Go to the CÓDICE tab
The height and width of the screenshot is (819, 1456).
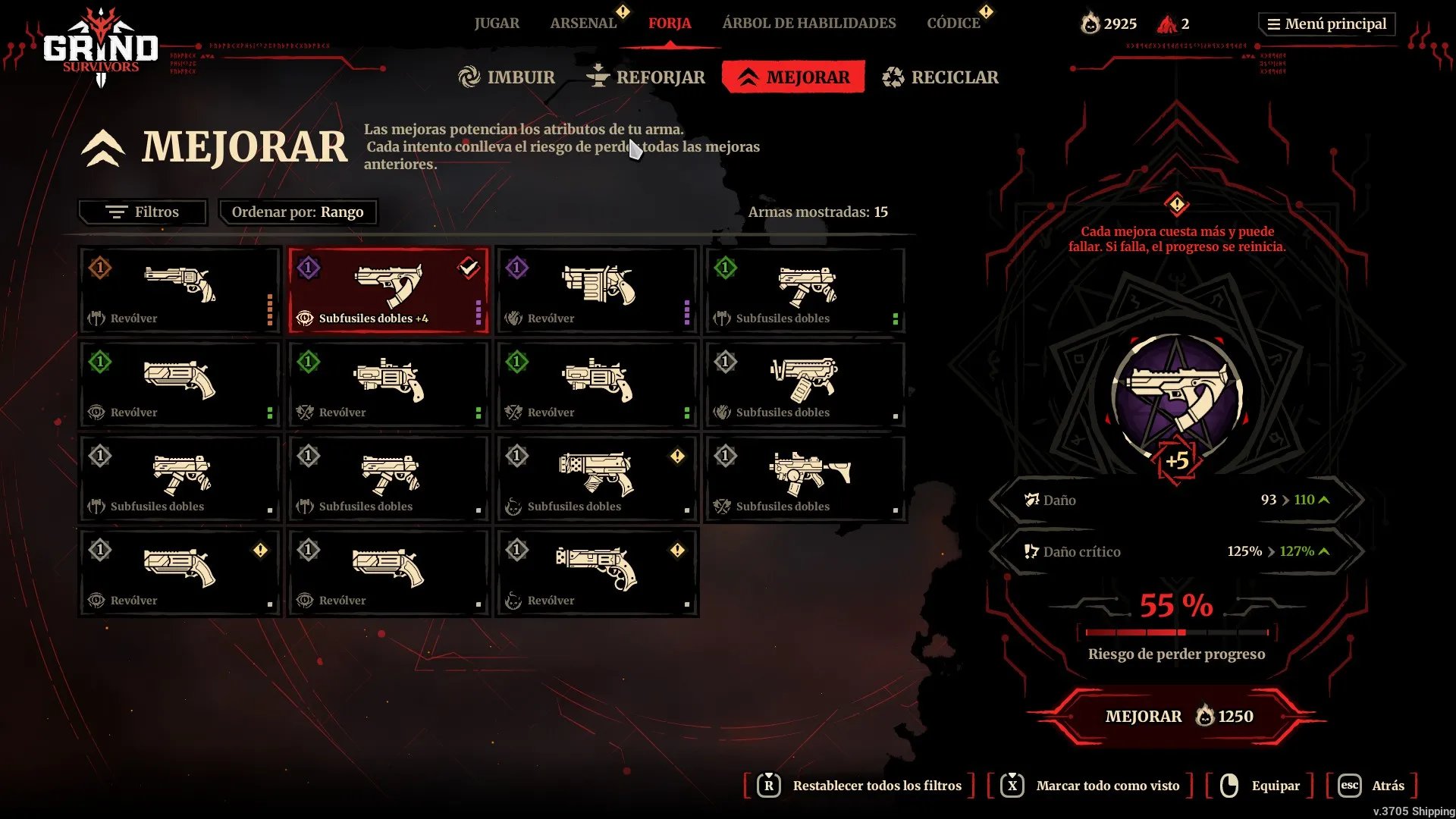[953, 24]
